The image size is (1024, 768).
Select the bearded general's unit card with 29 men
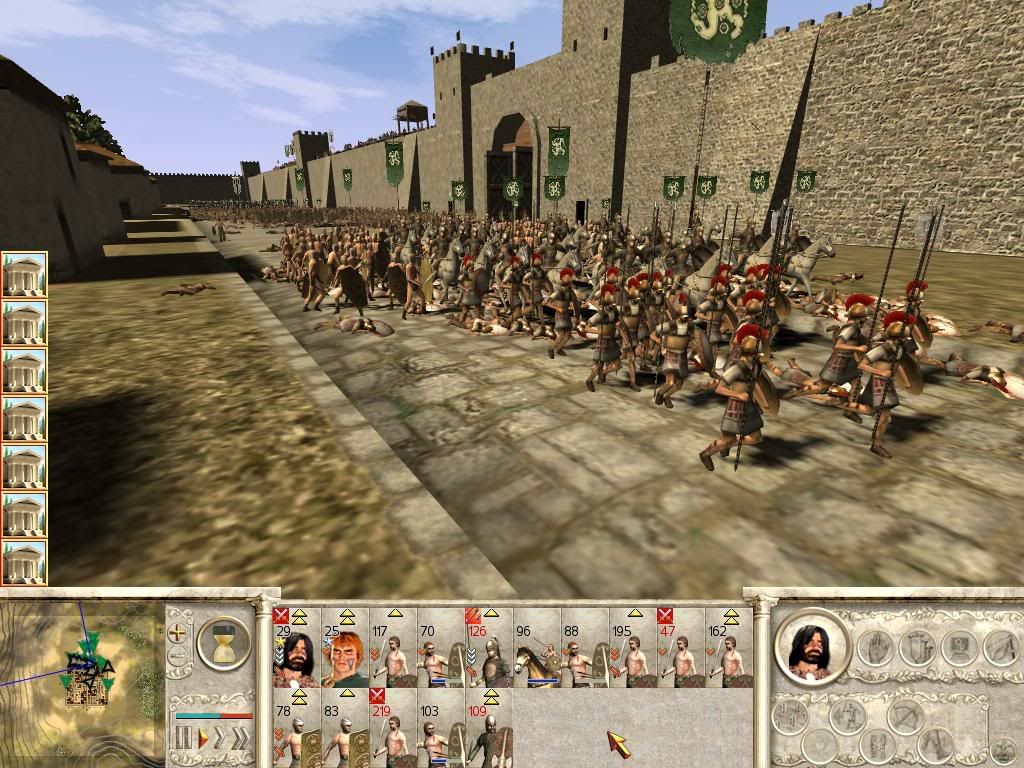tap(296, 649)
